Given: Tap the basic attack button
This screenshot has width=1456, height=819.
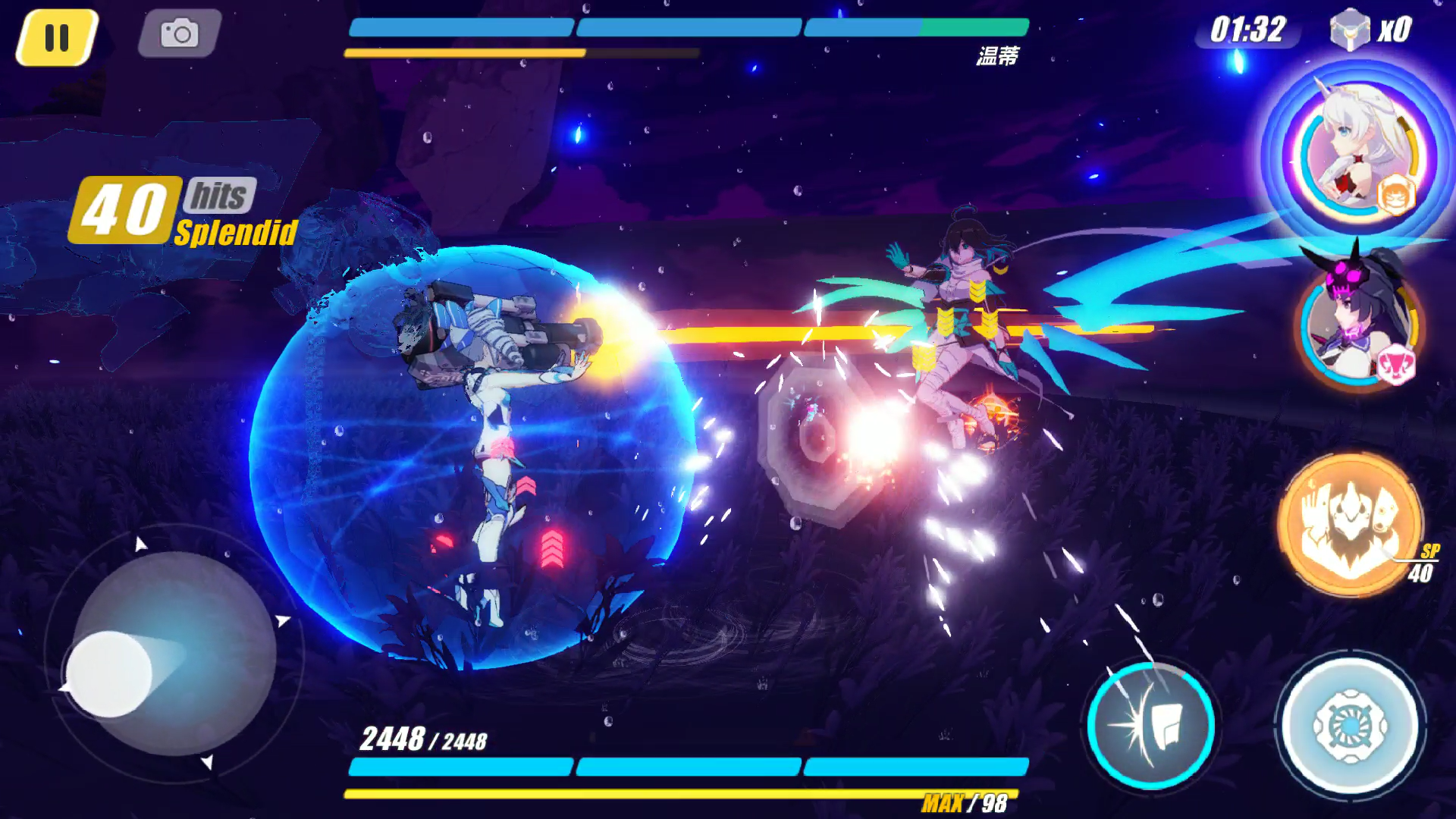Looking at the screenshot, I should [1351, 726].
